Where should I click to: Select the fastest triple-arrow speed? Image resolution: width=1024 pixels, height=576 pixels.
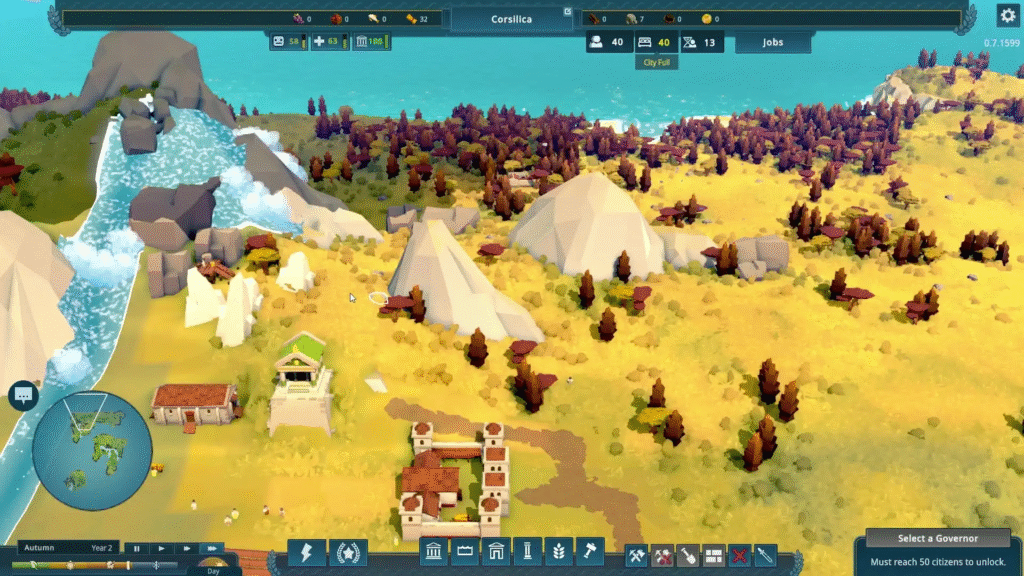tap(212, 548)
